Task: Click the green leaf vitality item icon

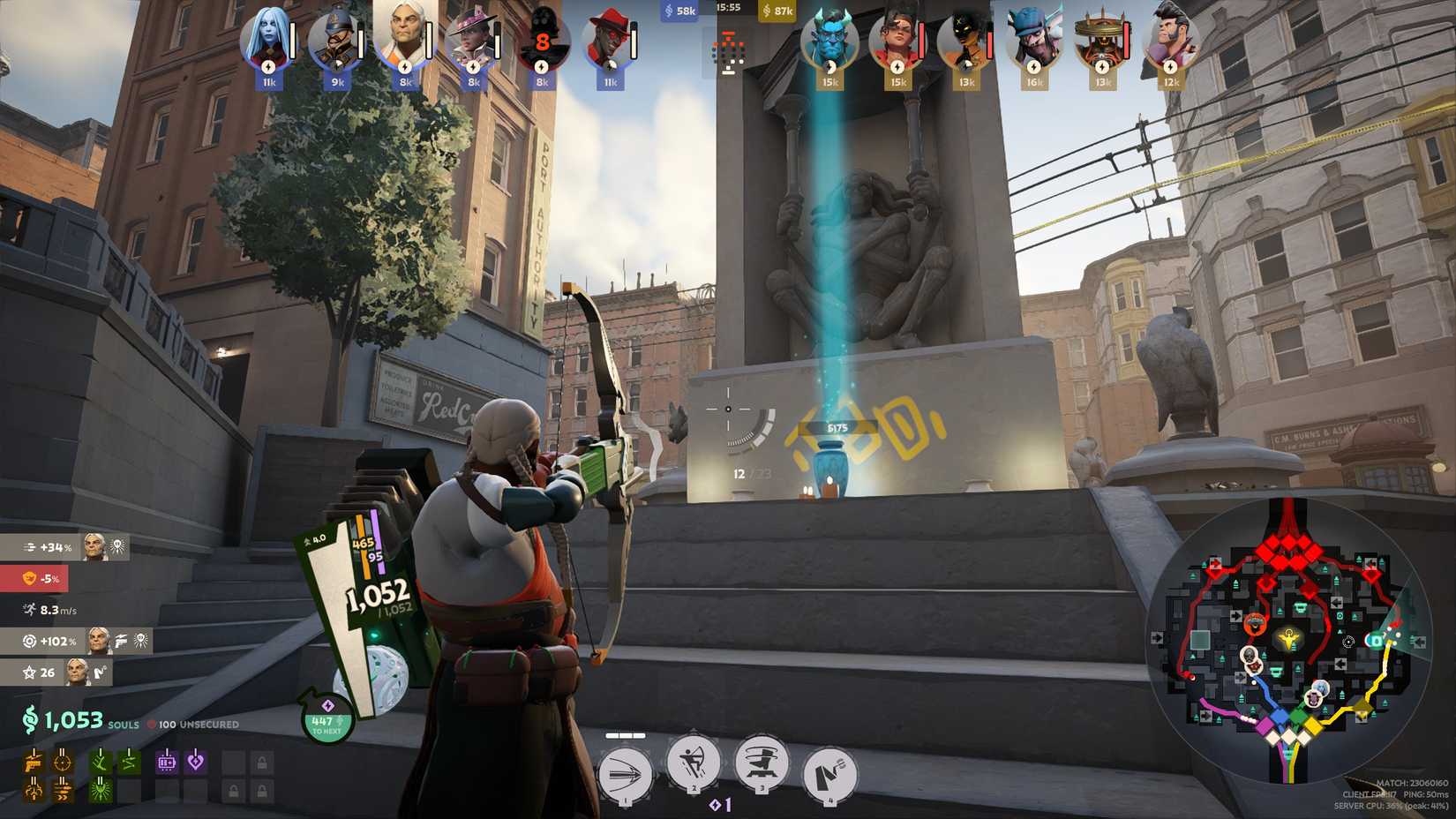Action: (101, 763)
